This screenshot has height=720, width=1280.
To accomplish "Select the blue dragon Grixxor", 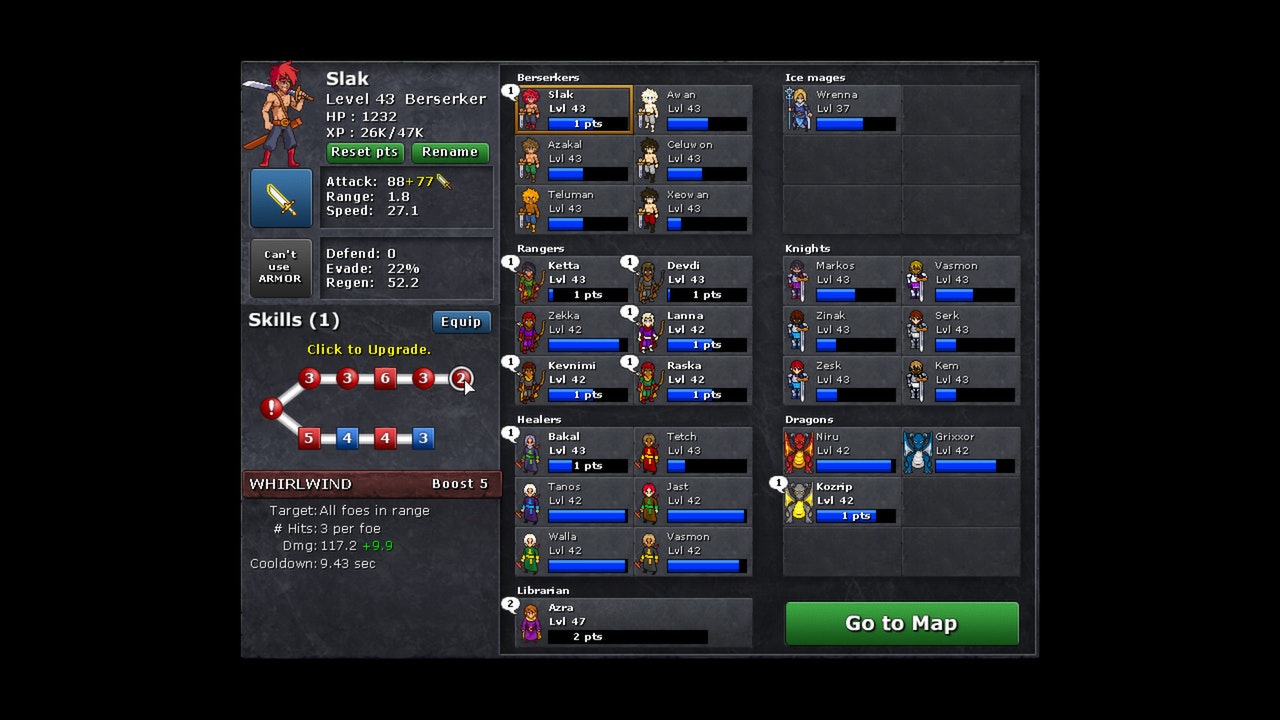I will point(961,451).
